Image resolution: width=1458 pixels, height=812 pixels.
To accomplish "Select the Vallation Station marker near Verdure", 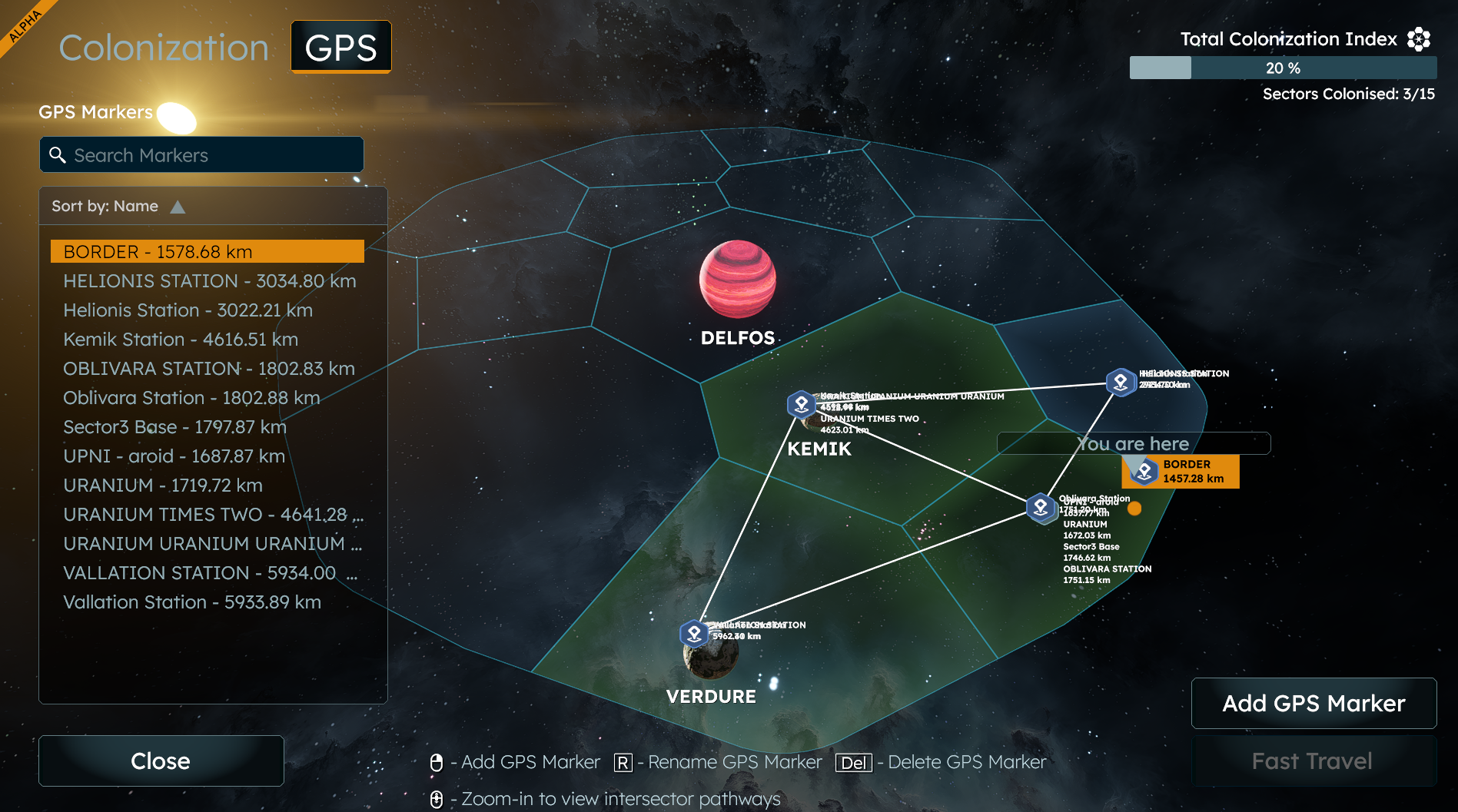I will tap(694, 634).
